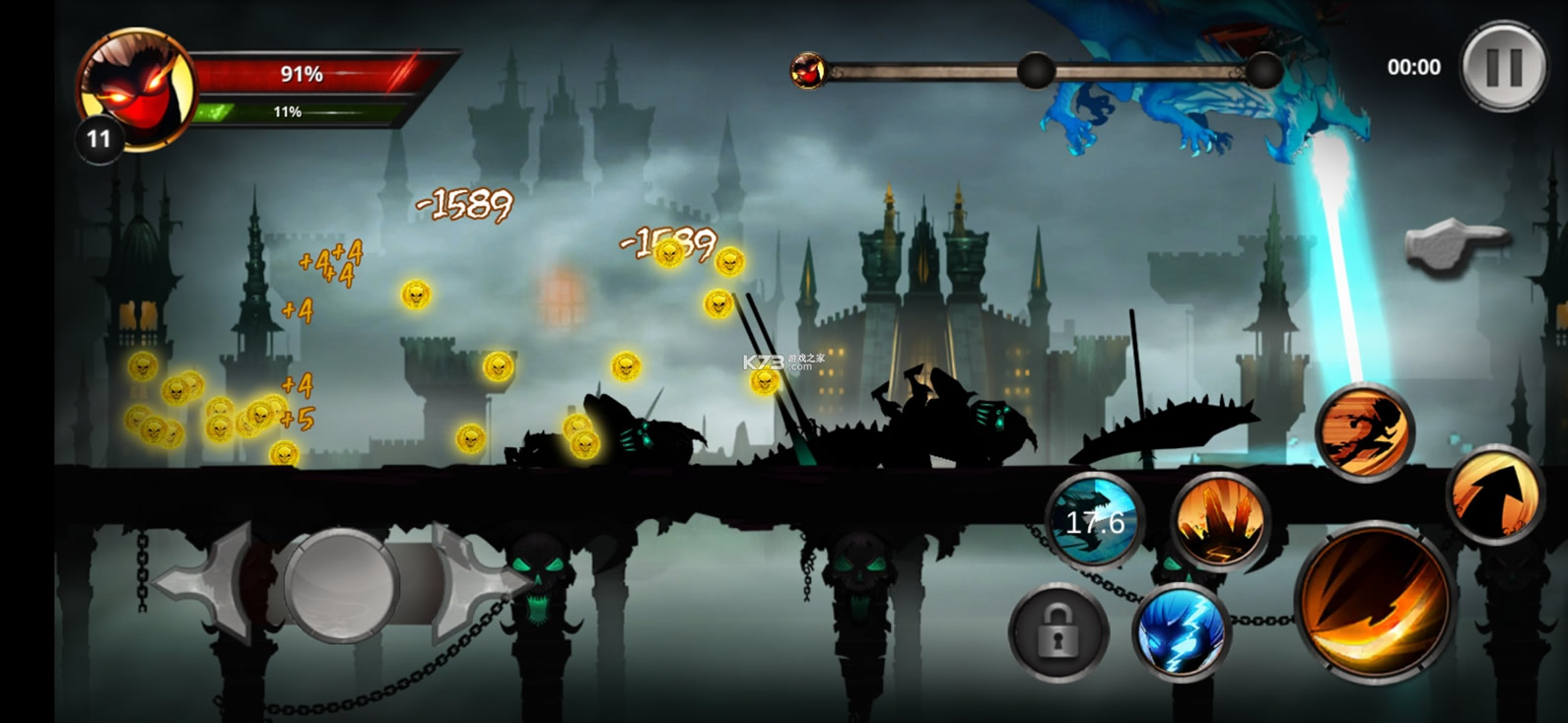This screenshot has height=723, width=1568.
Task: Activate the jump arrow button
Action: (1495, 494)
